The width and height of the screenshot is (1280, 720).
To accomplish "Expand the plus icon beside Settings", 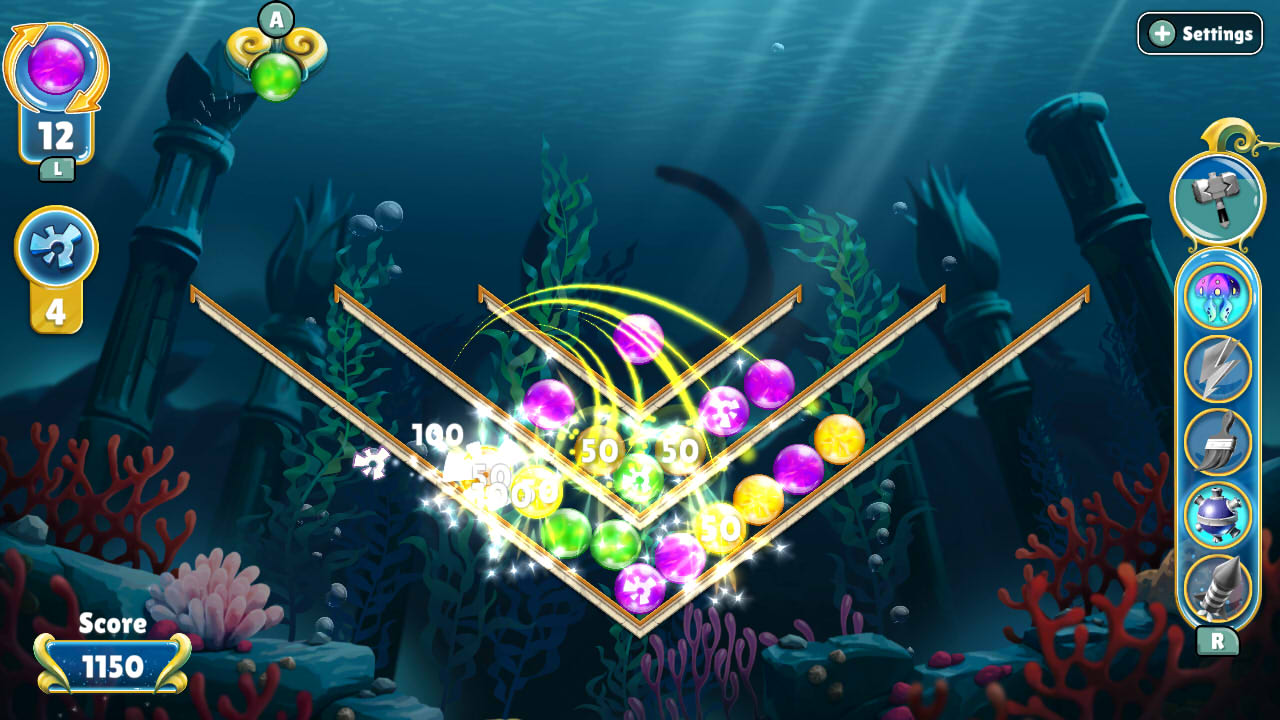I will [1162, 33].
